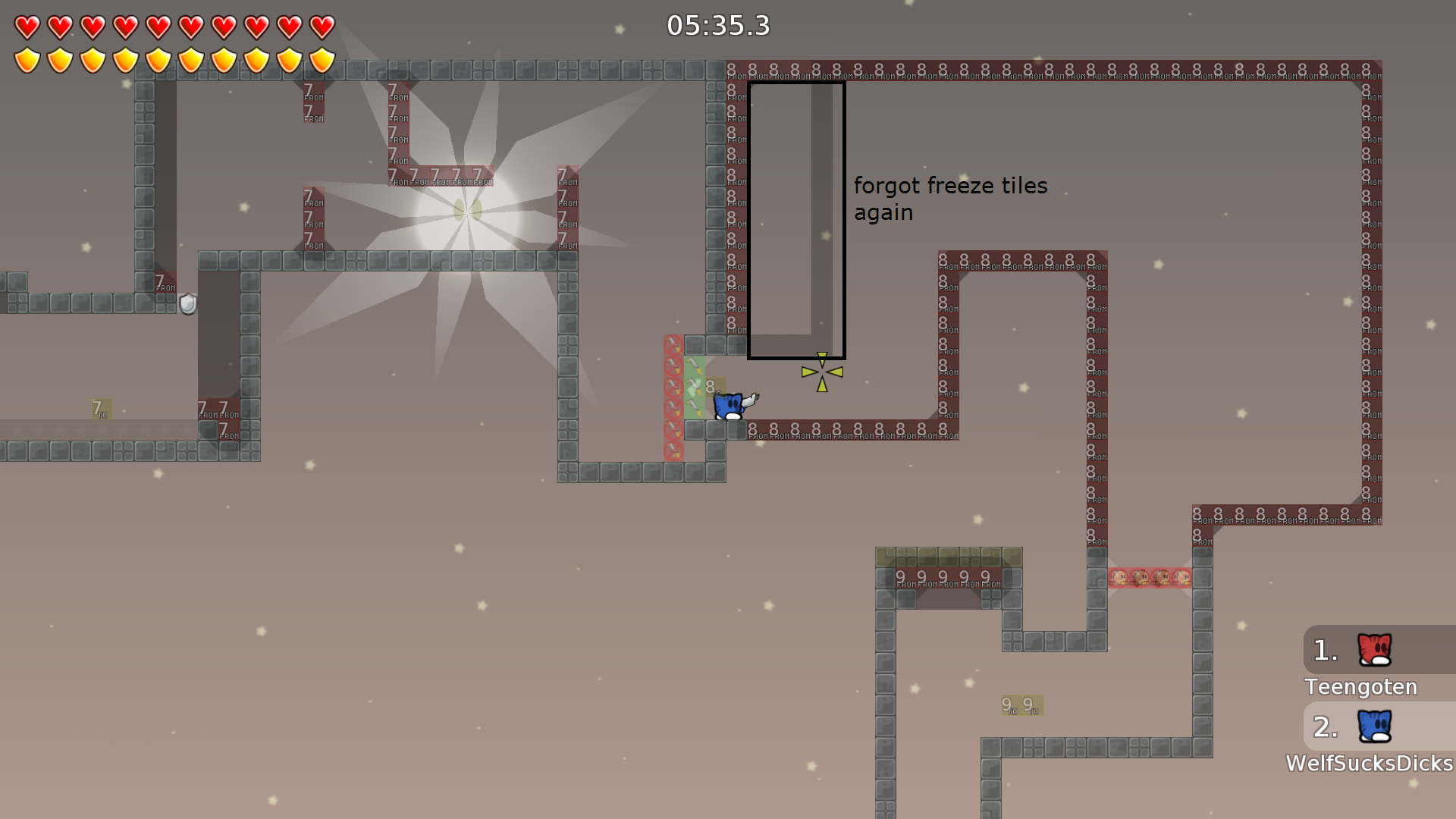1456x819 pixels.
Task: Toggle the last yellow armor shield in the HUD
Action: pos(322,58)
